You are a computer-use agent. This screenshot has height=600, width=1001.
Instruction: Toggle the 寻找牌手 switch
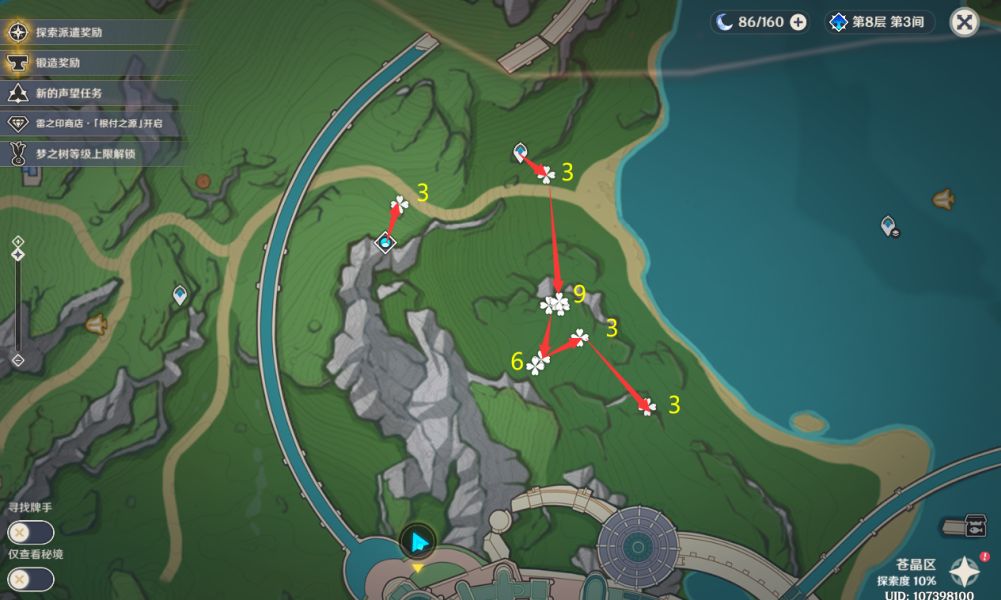pyautogui.click(x=29, y=533)
